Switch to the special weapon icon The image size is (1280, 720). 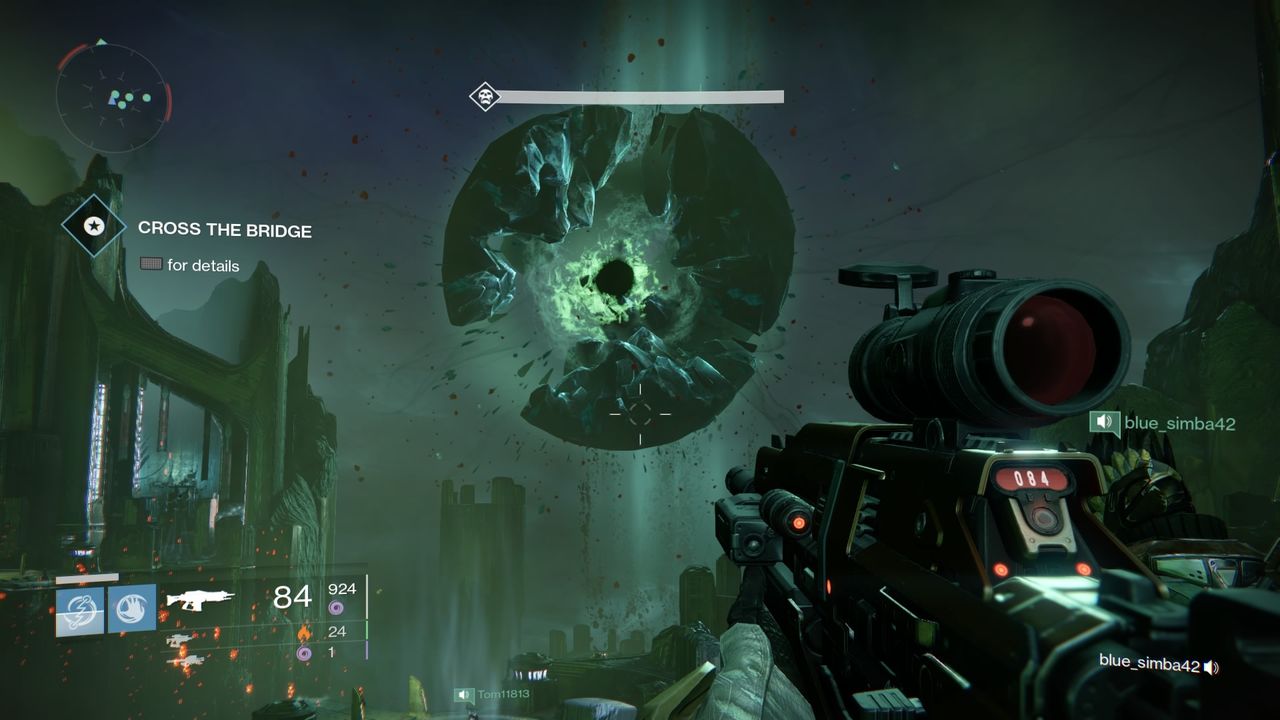coord(180,639)
